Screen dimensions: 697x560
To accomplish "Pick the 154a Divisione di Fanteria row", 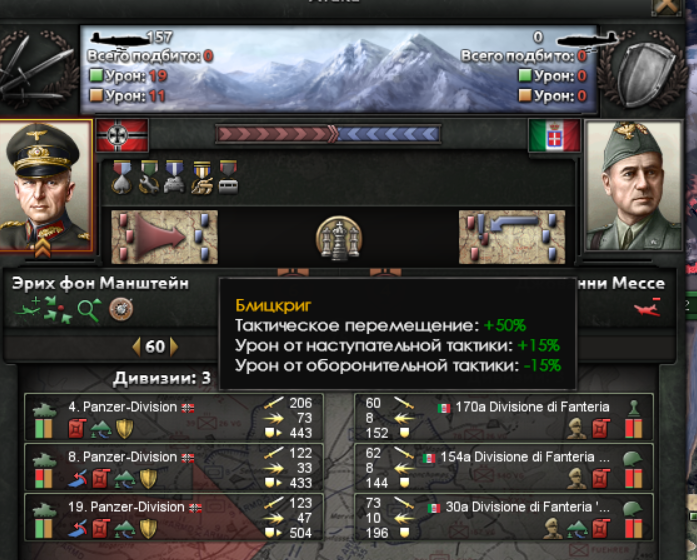I will pos(504,468).
